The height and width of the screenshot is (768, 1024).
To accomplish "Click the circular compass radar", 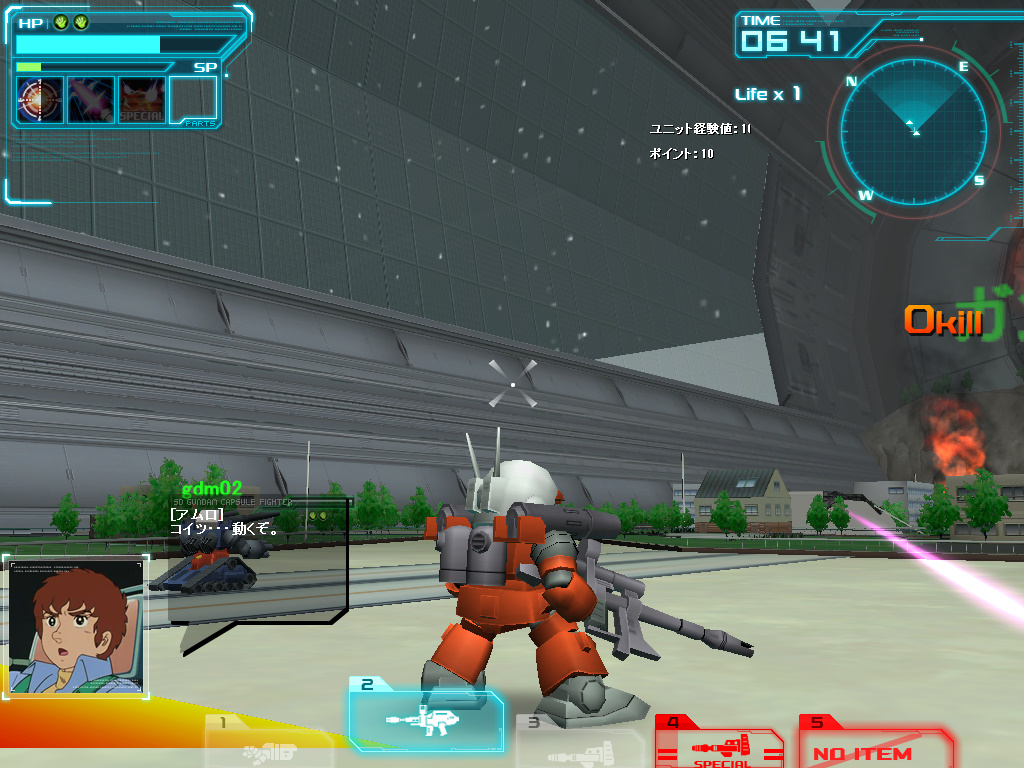I will [x=913, y=129].
